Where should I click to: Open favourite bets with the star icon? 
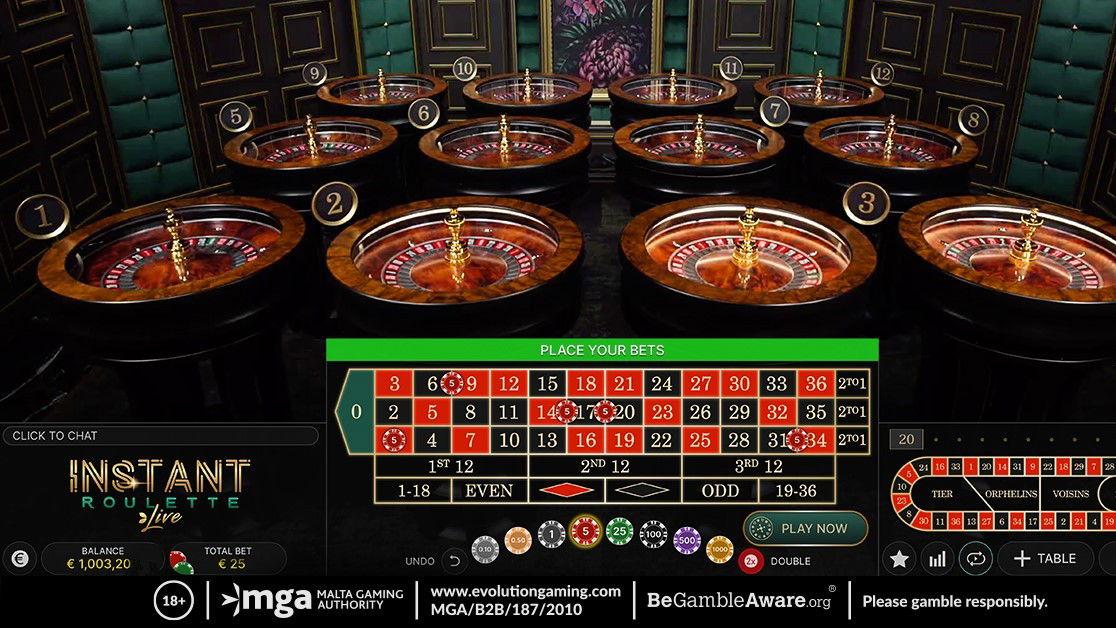click(x=899, y=559)
